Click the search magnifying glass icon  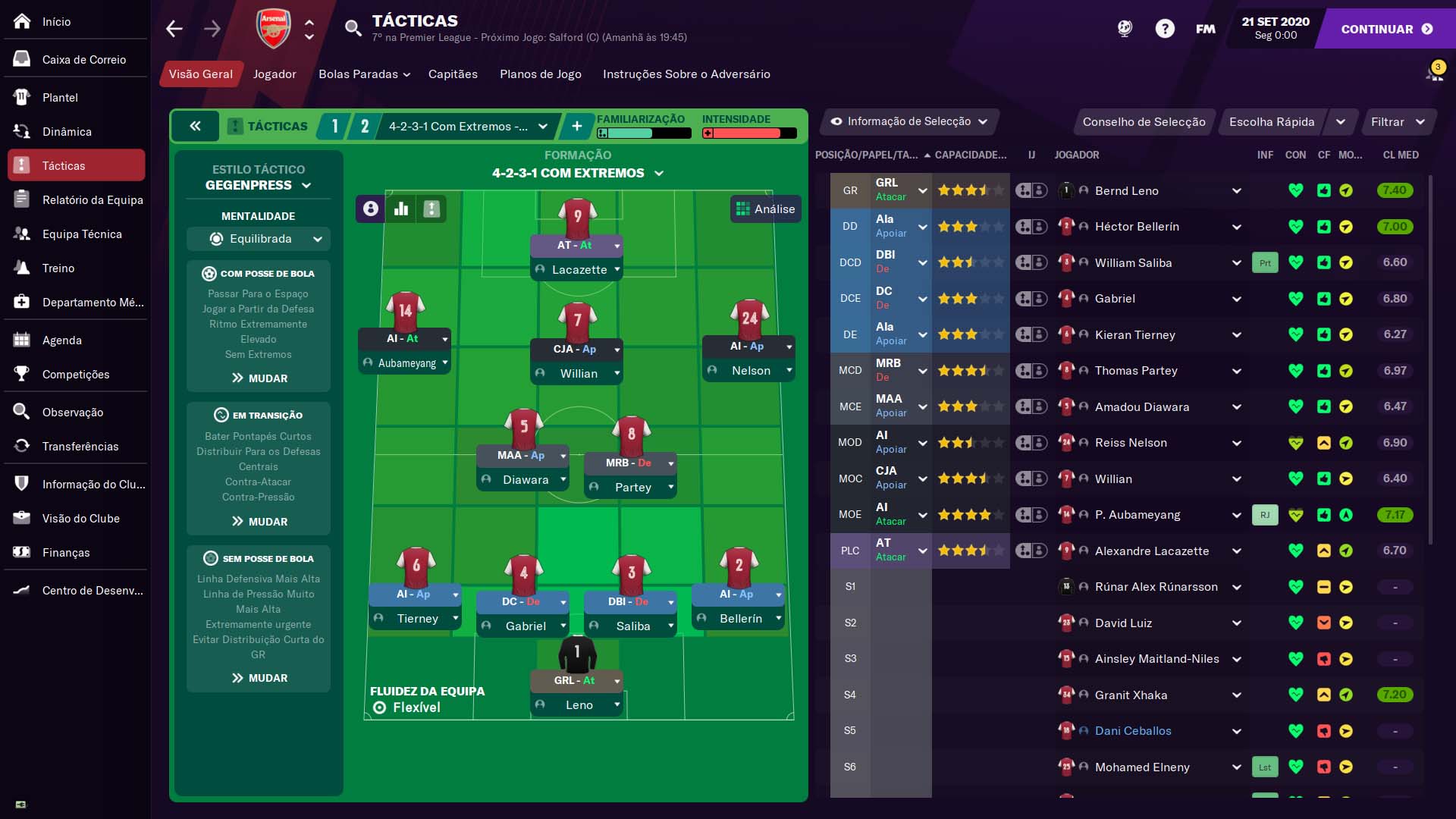[x=353, y=29]
